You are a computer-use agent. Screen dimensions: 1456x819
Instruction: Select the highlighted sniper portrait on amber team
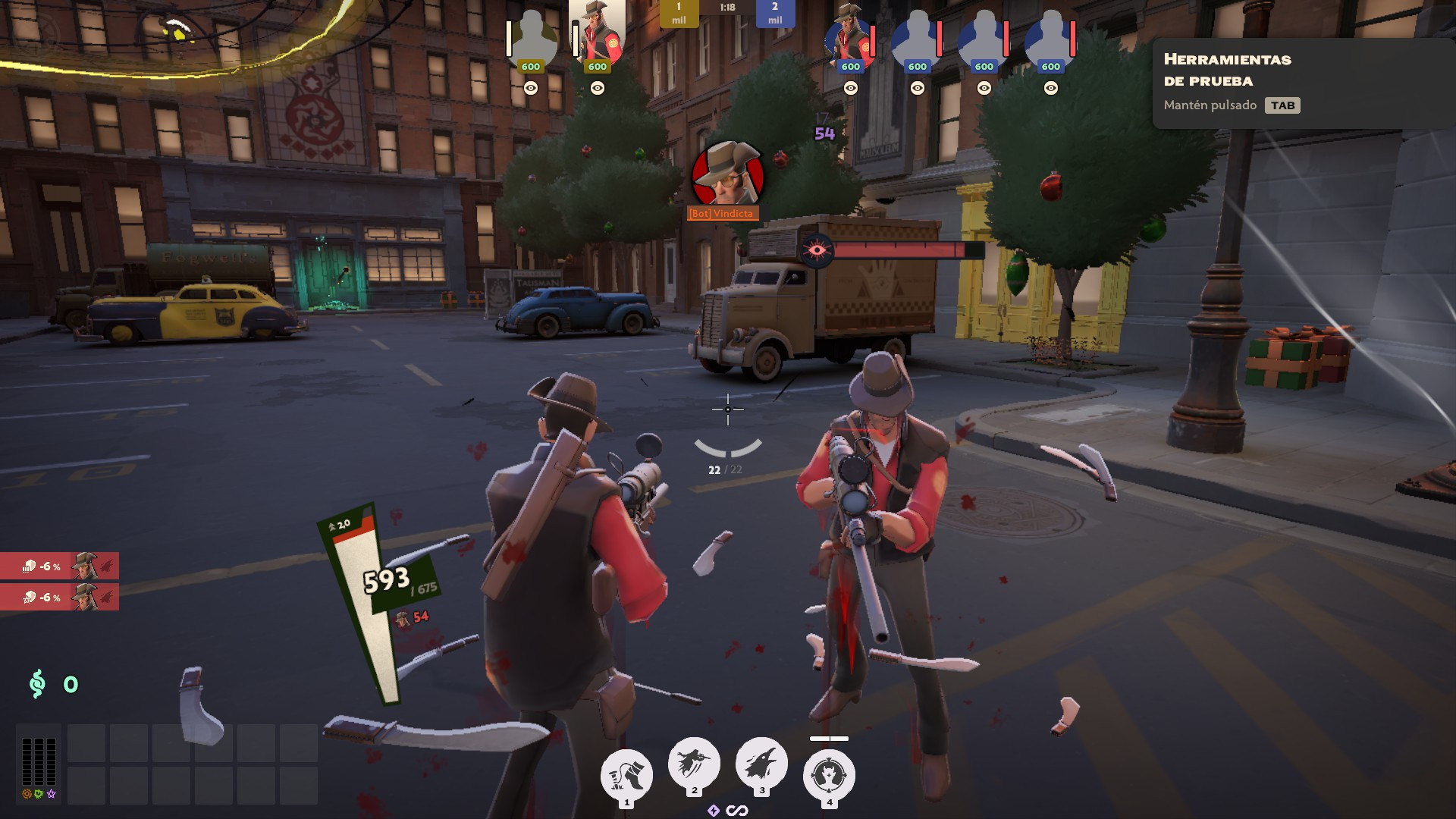tap(597, 34)
